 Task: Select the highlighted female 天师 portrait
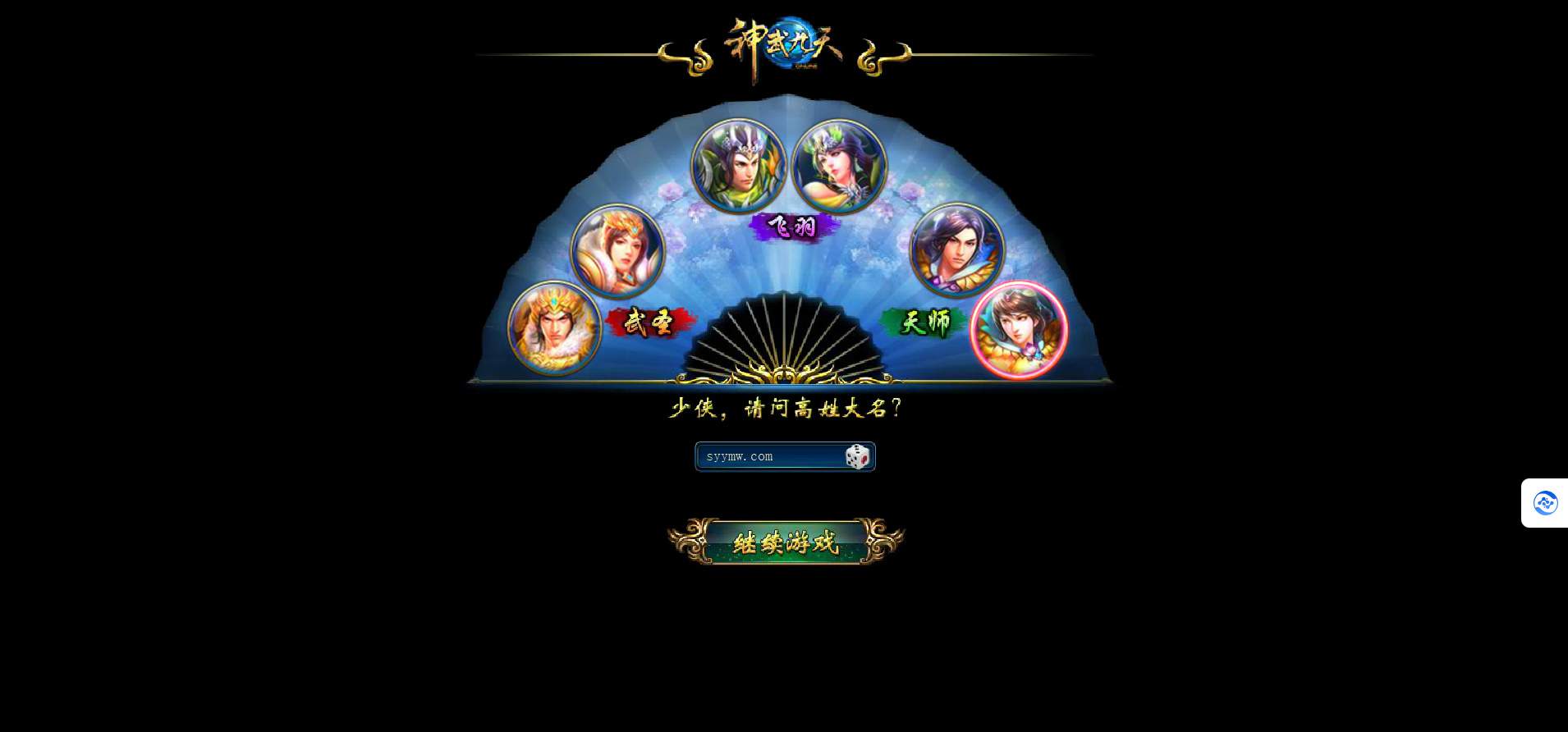pos(1019,330)
